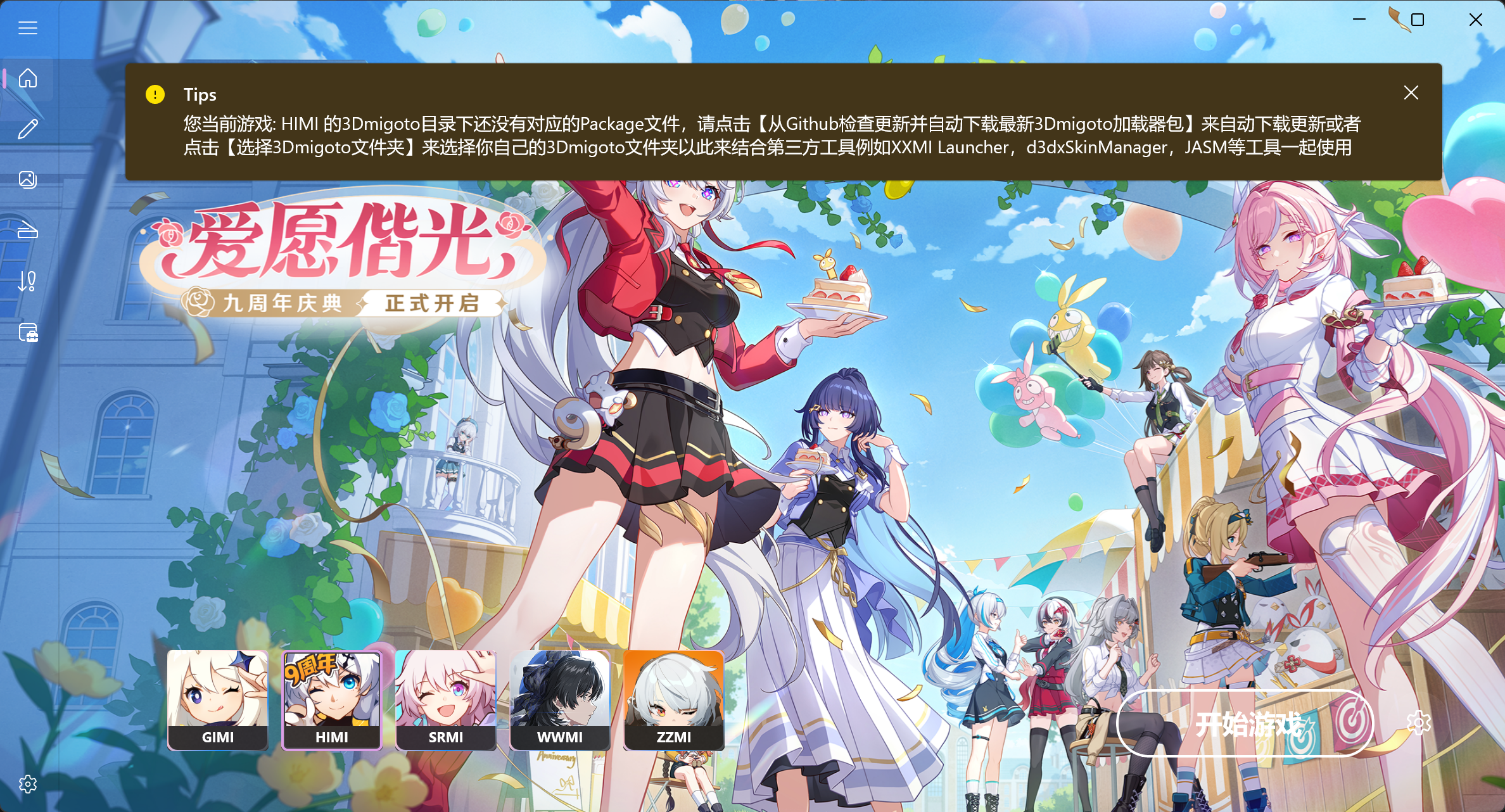
Task: Switch to the GIMI game tab
Action: pyautogui.click(x=217, y=700)
